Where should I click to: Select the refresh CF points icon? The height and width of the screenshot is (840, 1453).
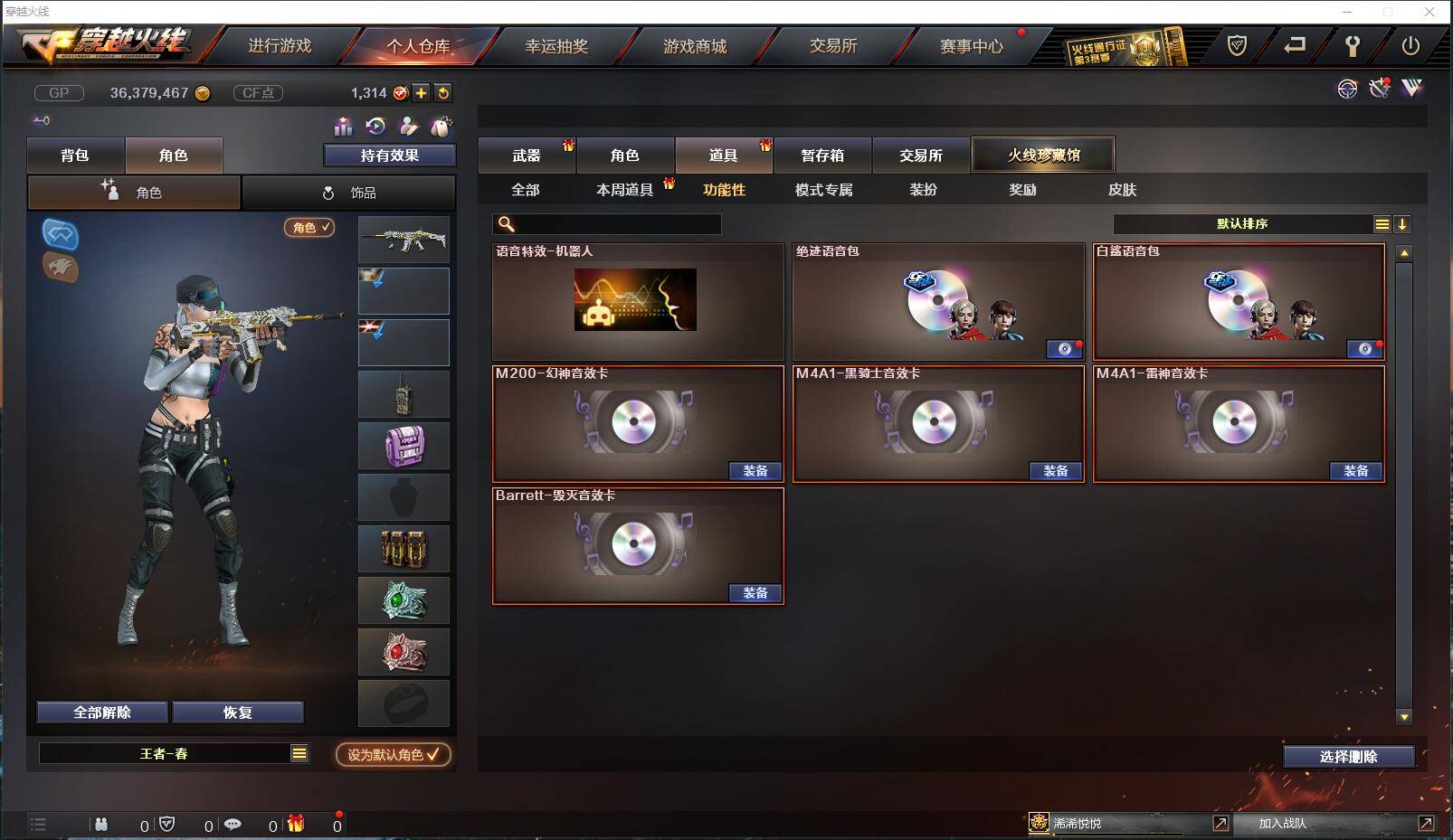(443, 92)
